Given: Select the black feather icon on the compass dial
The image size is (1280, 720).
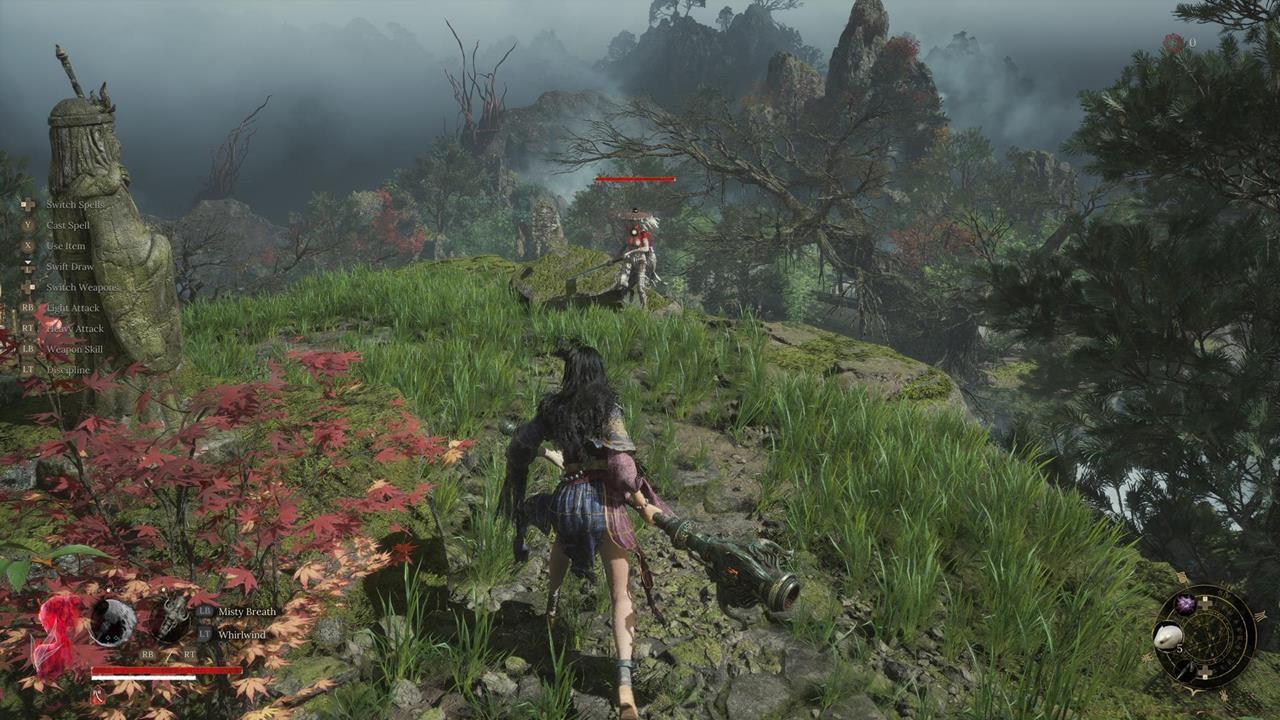Looking at the screenshot, I should 1187,670.
